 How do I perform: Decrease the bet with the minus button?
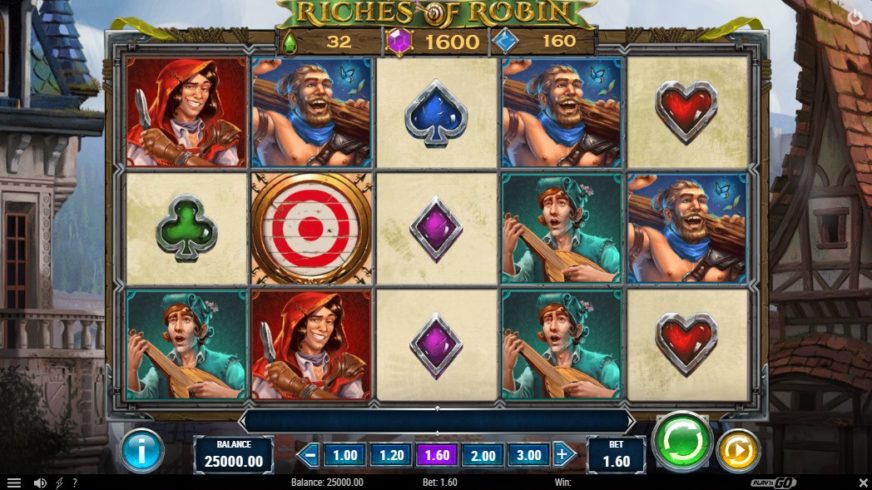click(x=309, y=455)
